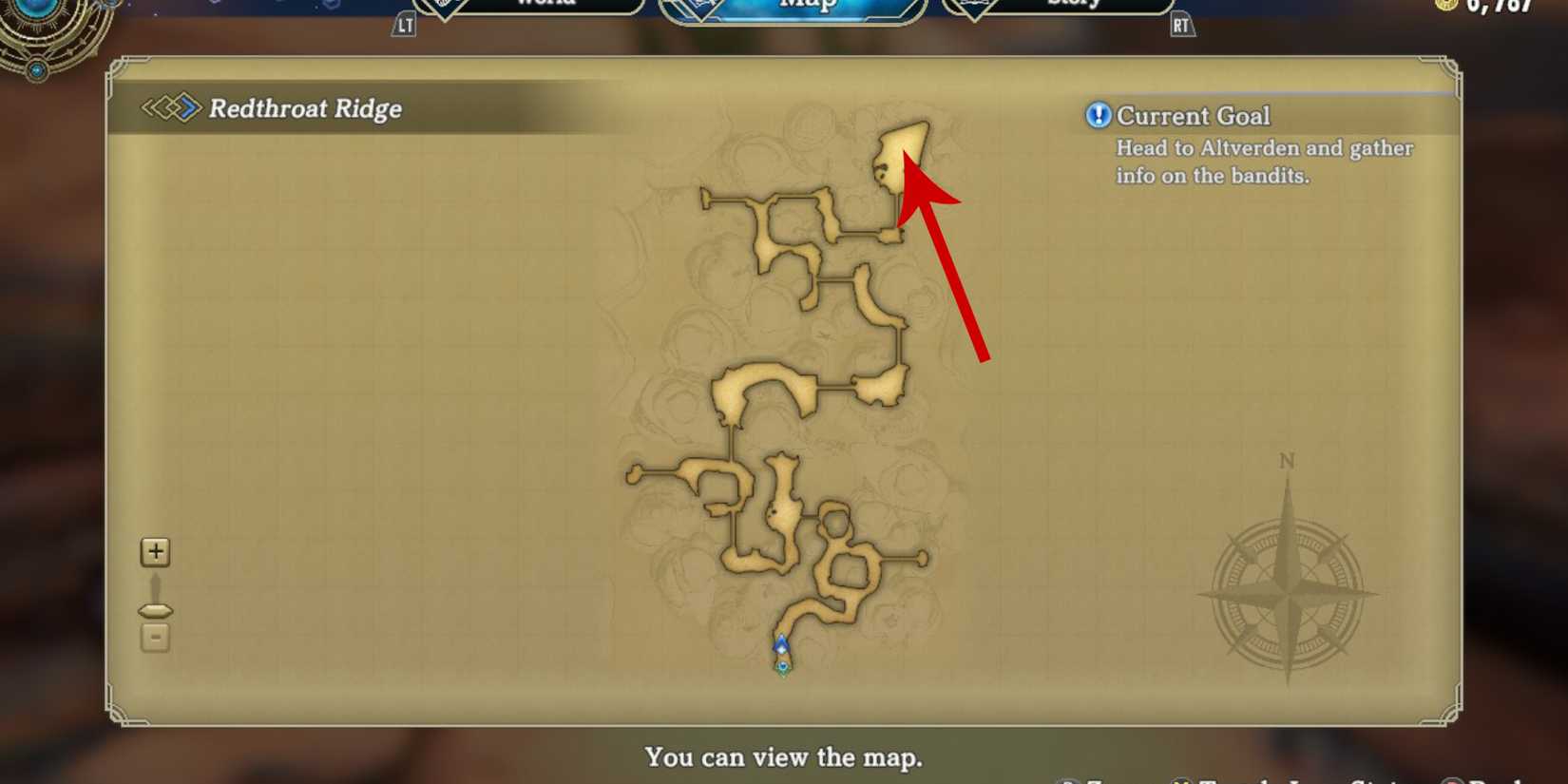
Task: Click the RT button prompt icon
Action: (x=1181, y=25)
